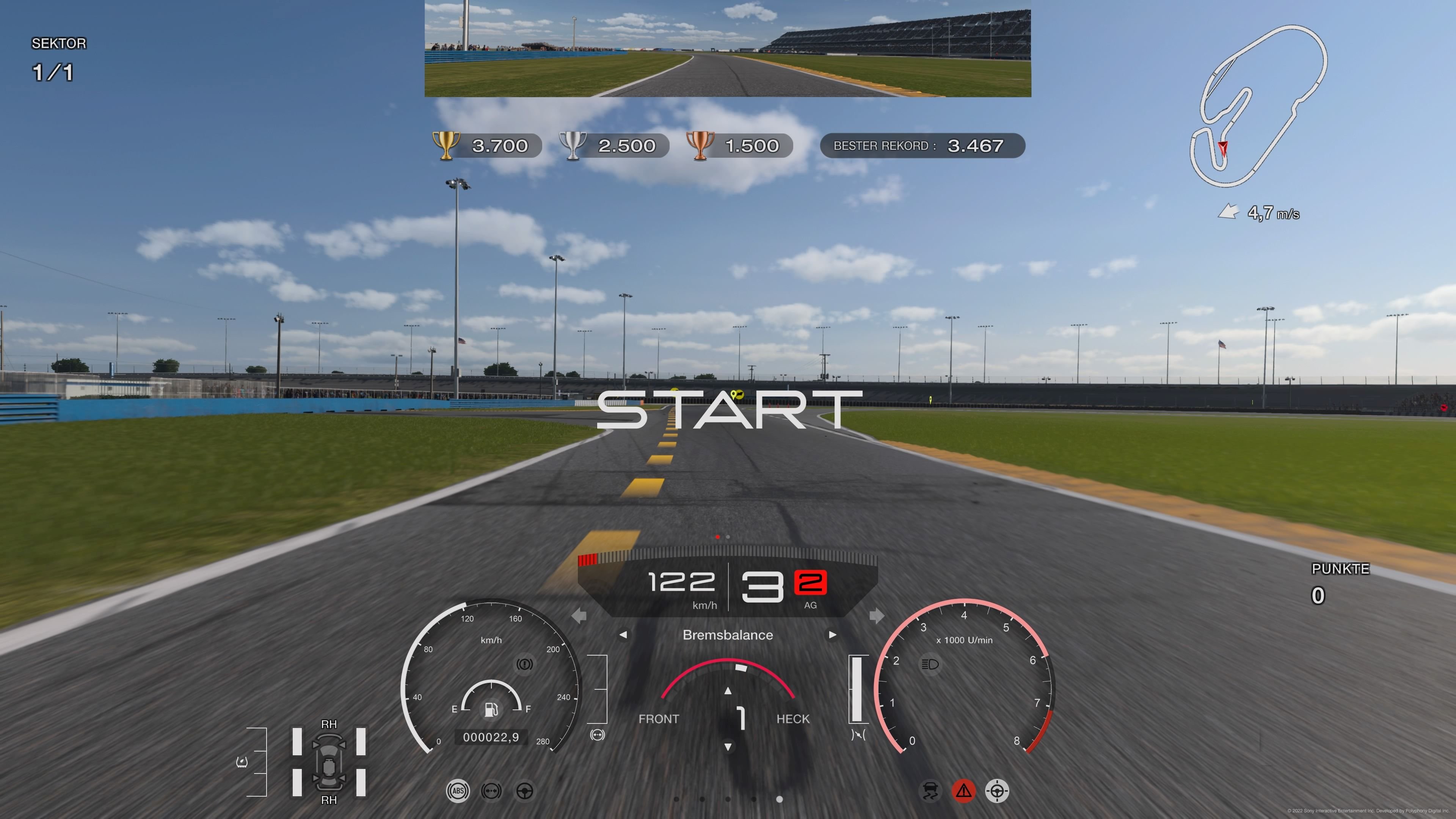The width and height of the screenshot is (1456, 819).
Task: Select the ABS brake icon
Action: tap(458, 791)
